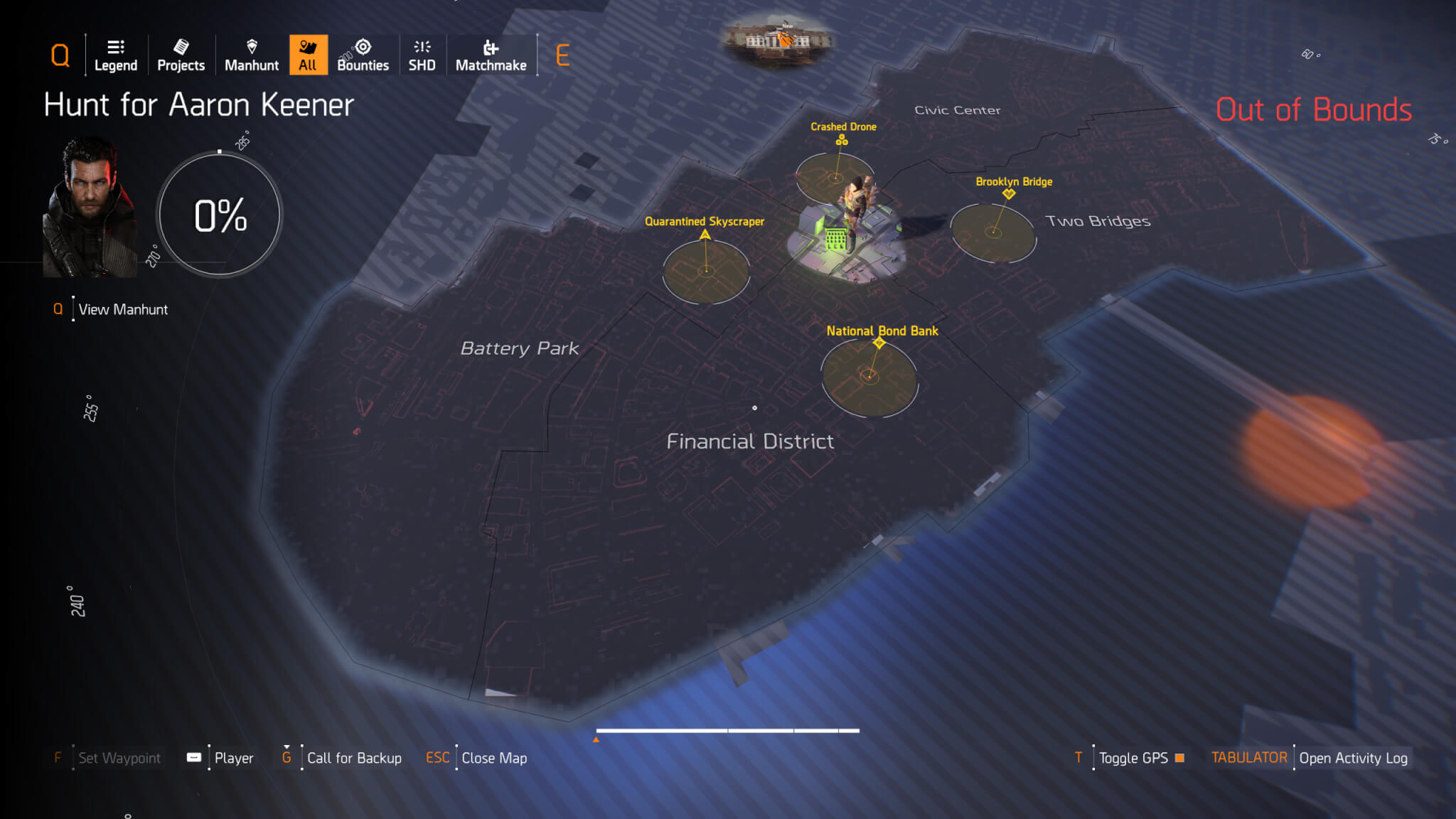
Task: Select the Manhunt map tab
Action: click(252, 55)
